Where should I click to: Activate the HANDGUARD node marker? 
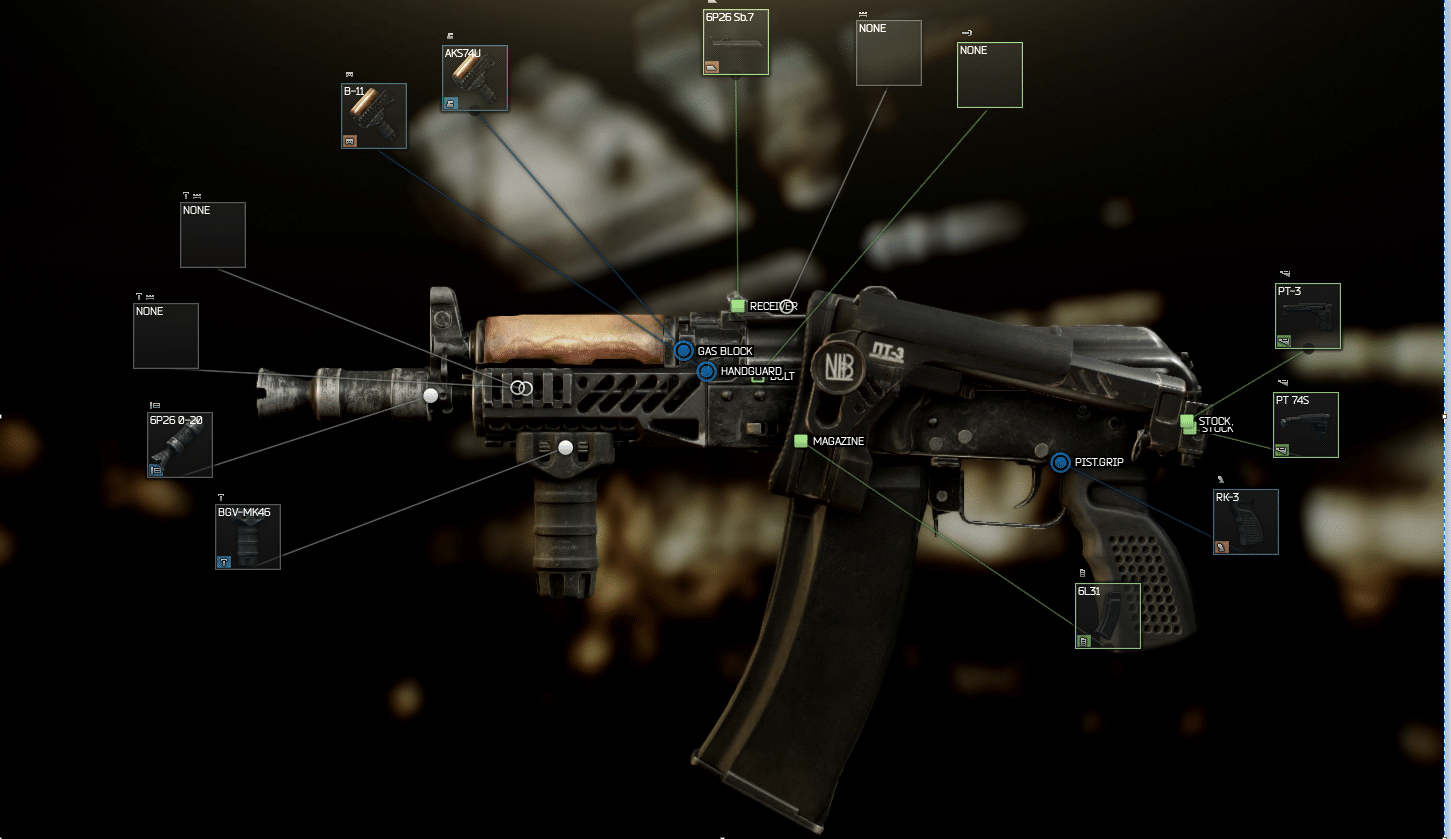706,372
